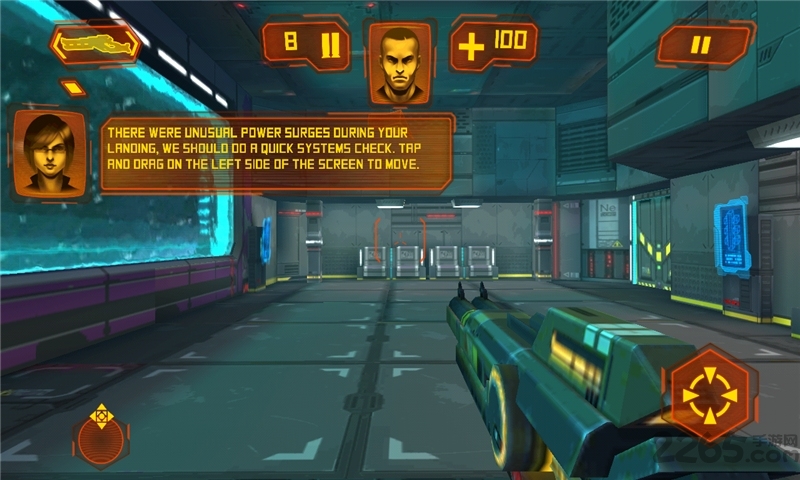Tap the circular movement joystick pad

click(102, 437)
